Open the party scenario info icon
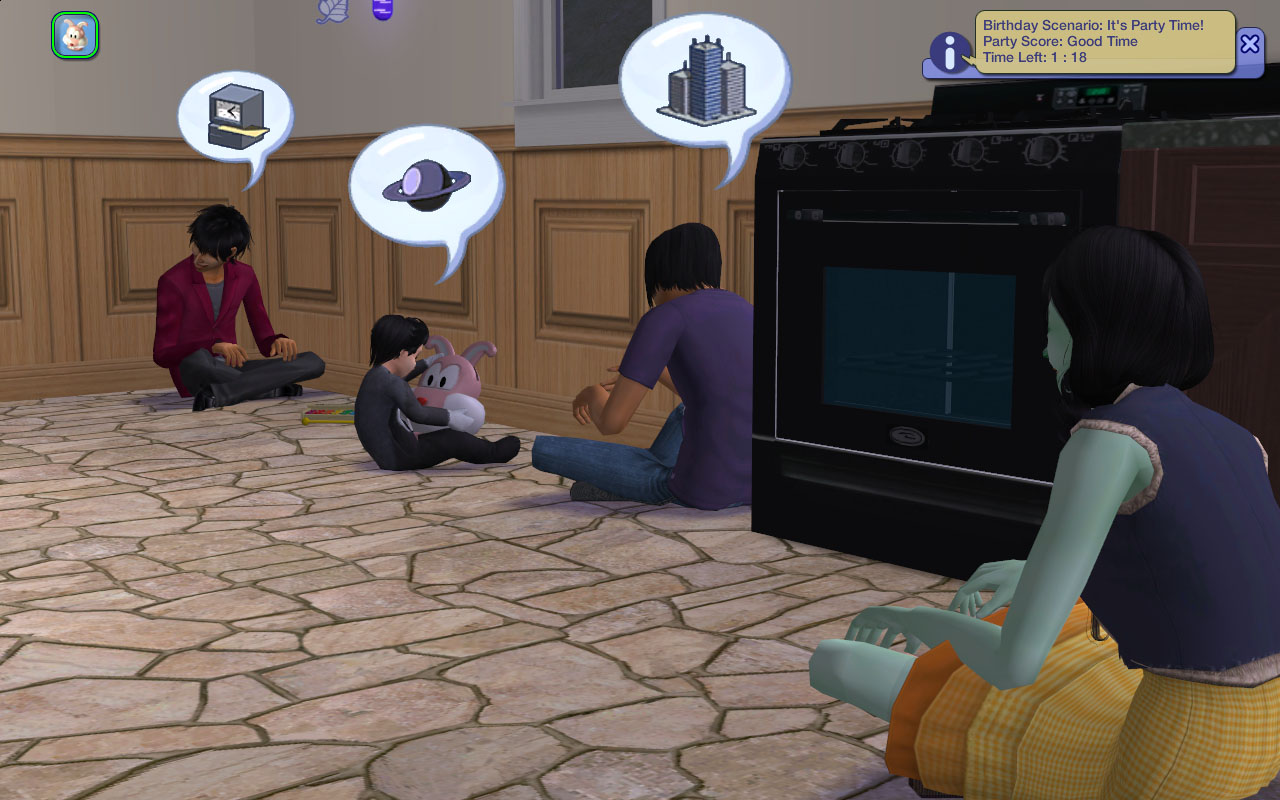1280x800 pixels. click(x=950, y=52)
